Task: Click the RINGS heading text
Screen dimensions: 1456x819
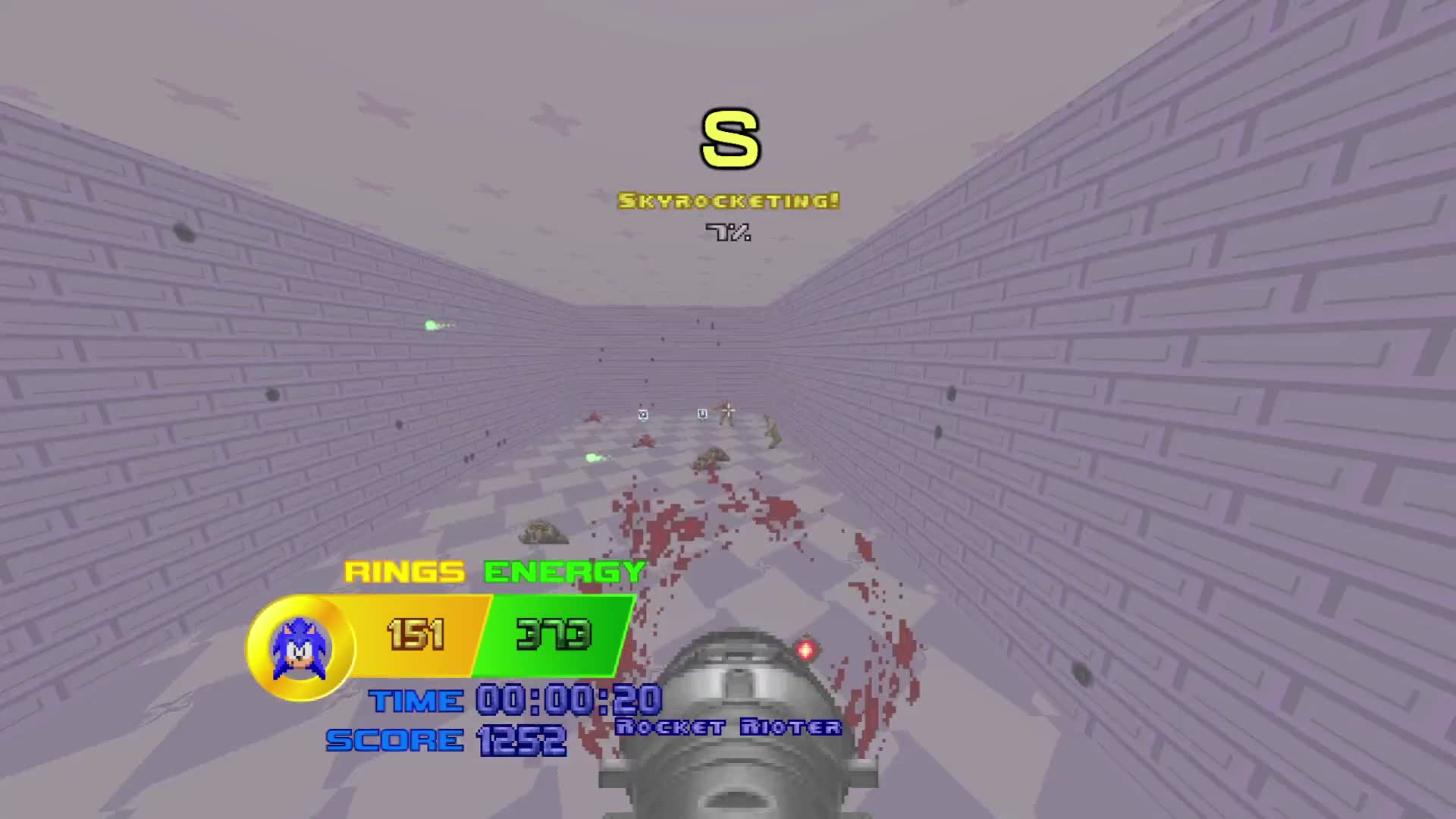Action: 403,570
